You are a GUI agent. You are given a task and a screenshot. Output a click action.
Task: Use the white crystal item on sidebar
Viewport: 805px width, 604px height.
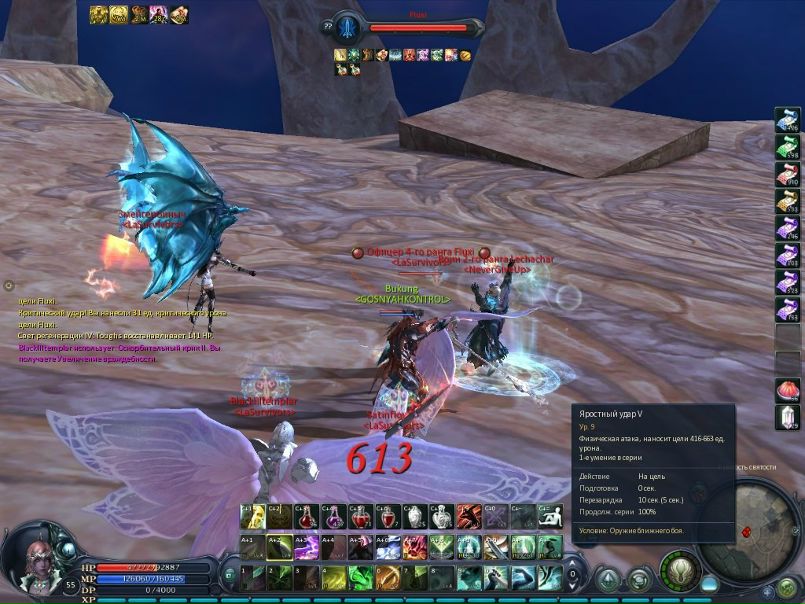787,416
